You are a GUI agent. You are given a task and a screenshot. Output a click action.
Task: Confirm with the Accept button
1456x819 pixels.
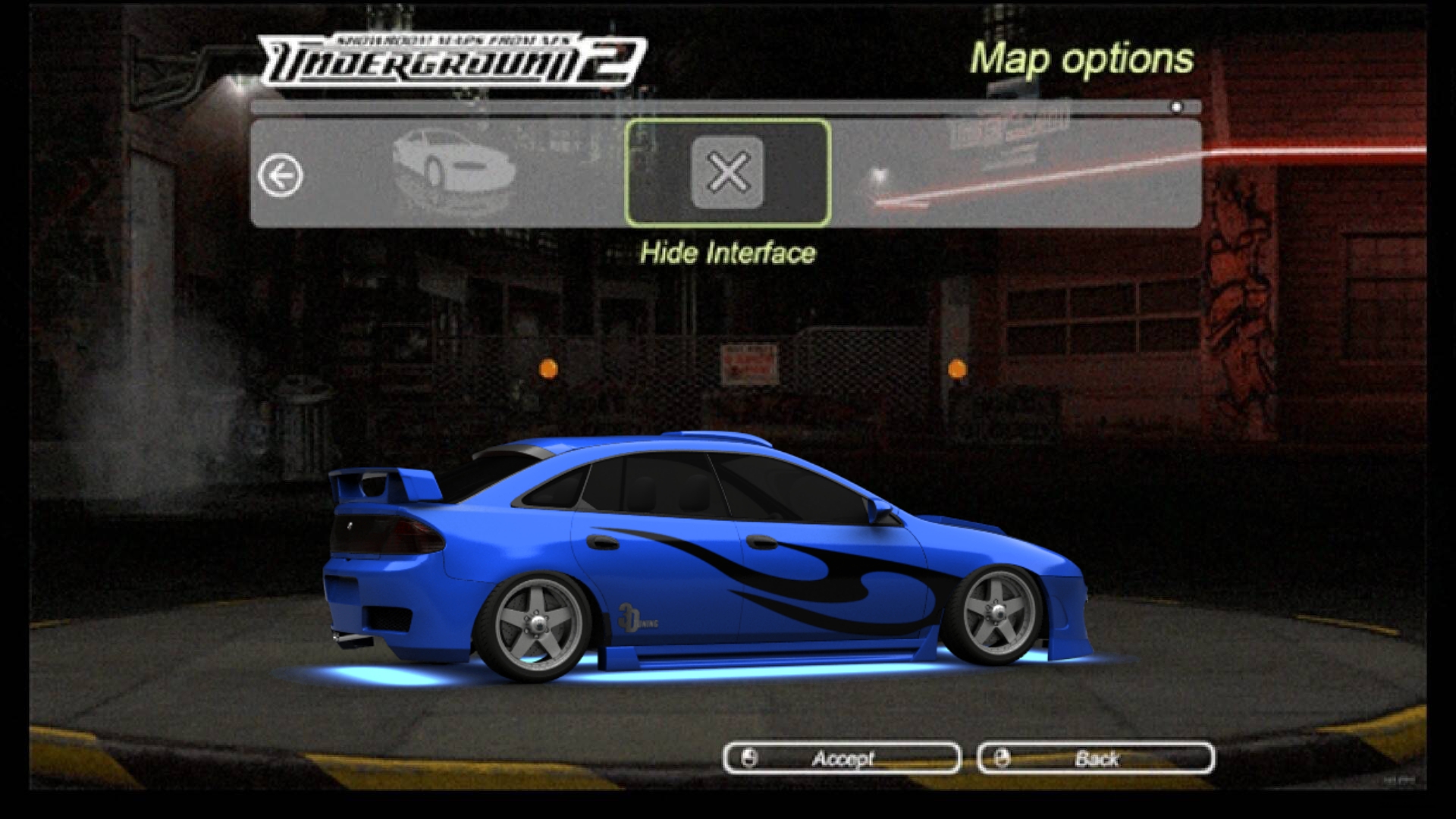(x=842, y=758)
